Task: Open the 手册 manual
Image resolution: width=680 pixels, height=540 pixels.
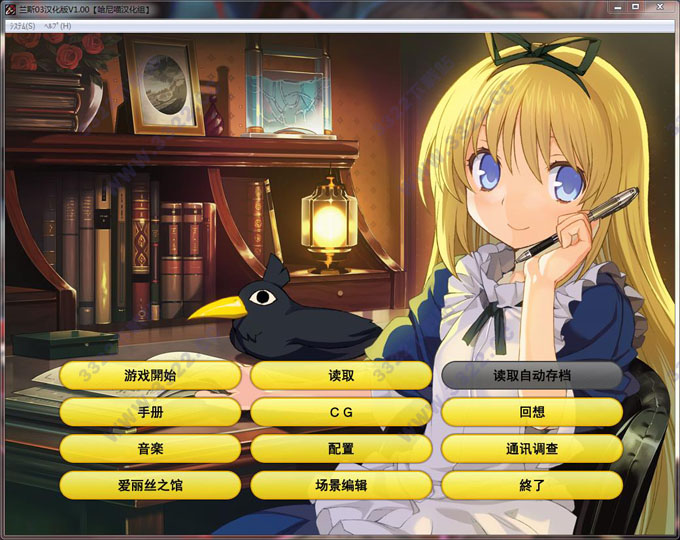Action: pyautogui.click(x=150, y=412)
